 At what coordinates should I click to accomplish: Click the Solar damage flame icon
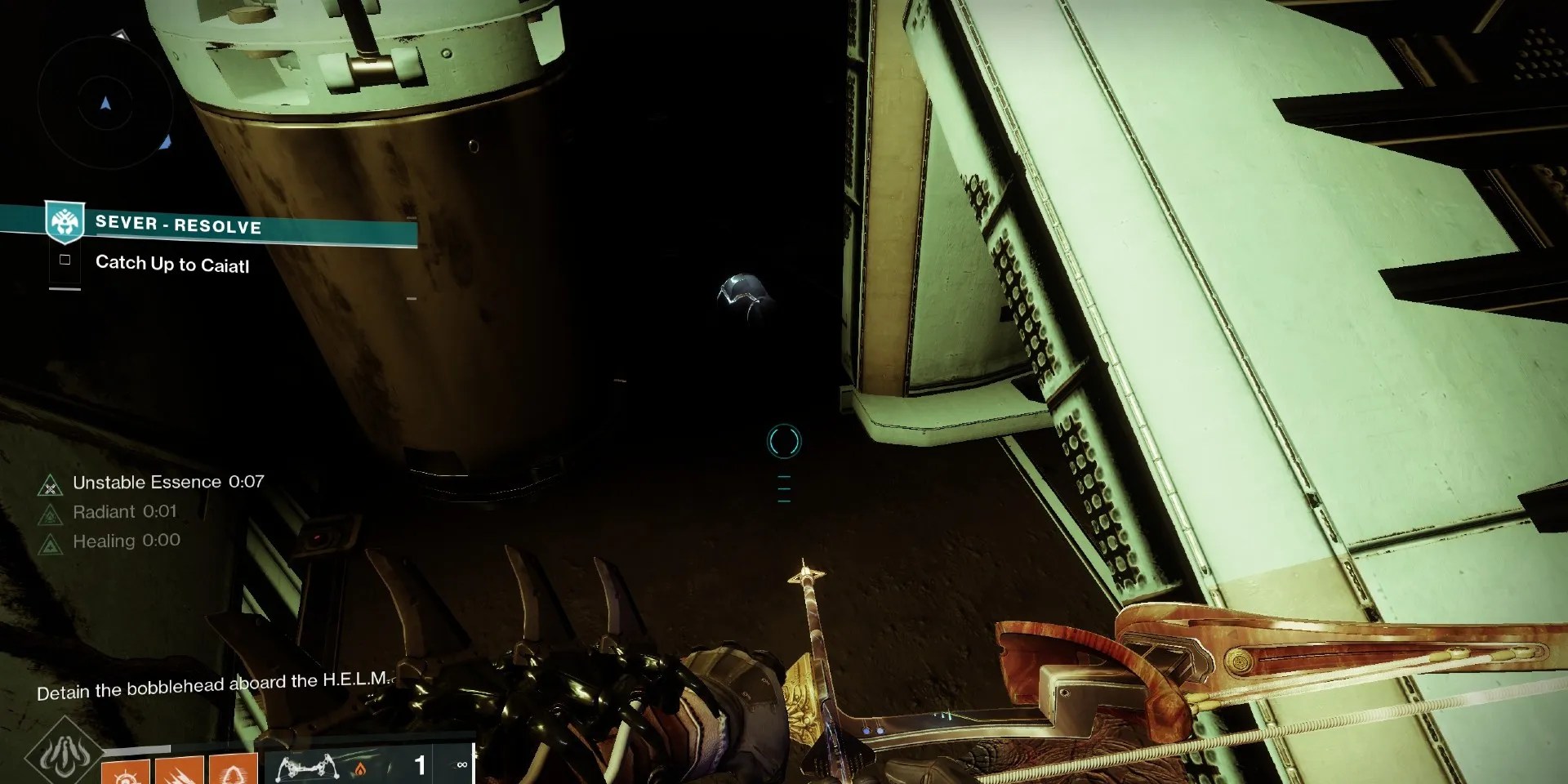(360, 768)
